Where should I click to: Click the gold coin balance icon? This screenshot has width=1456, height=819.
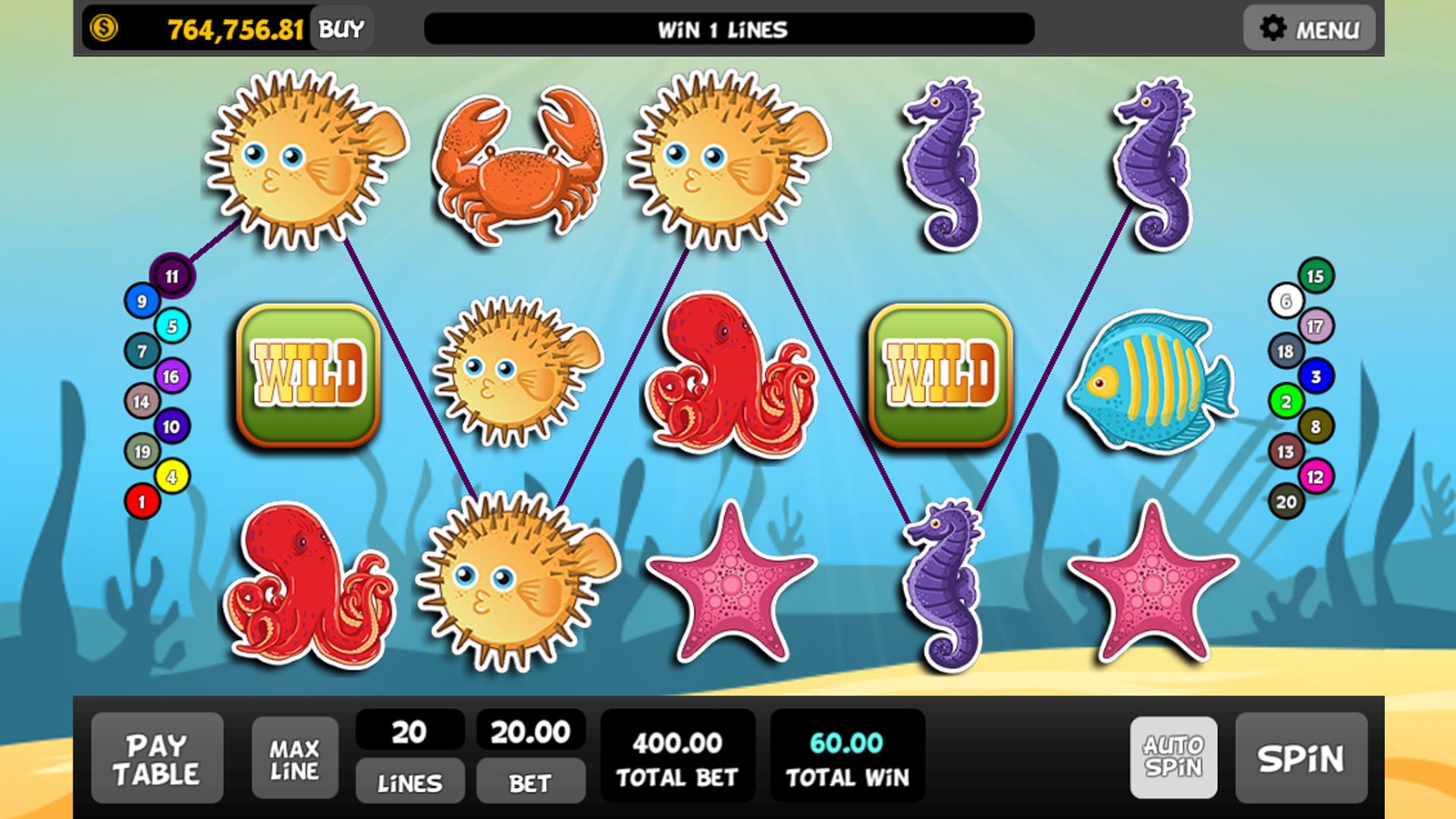(x=102, y=27)
